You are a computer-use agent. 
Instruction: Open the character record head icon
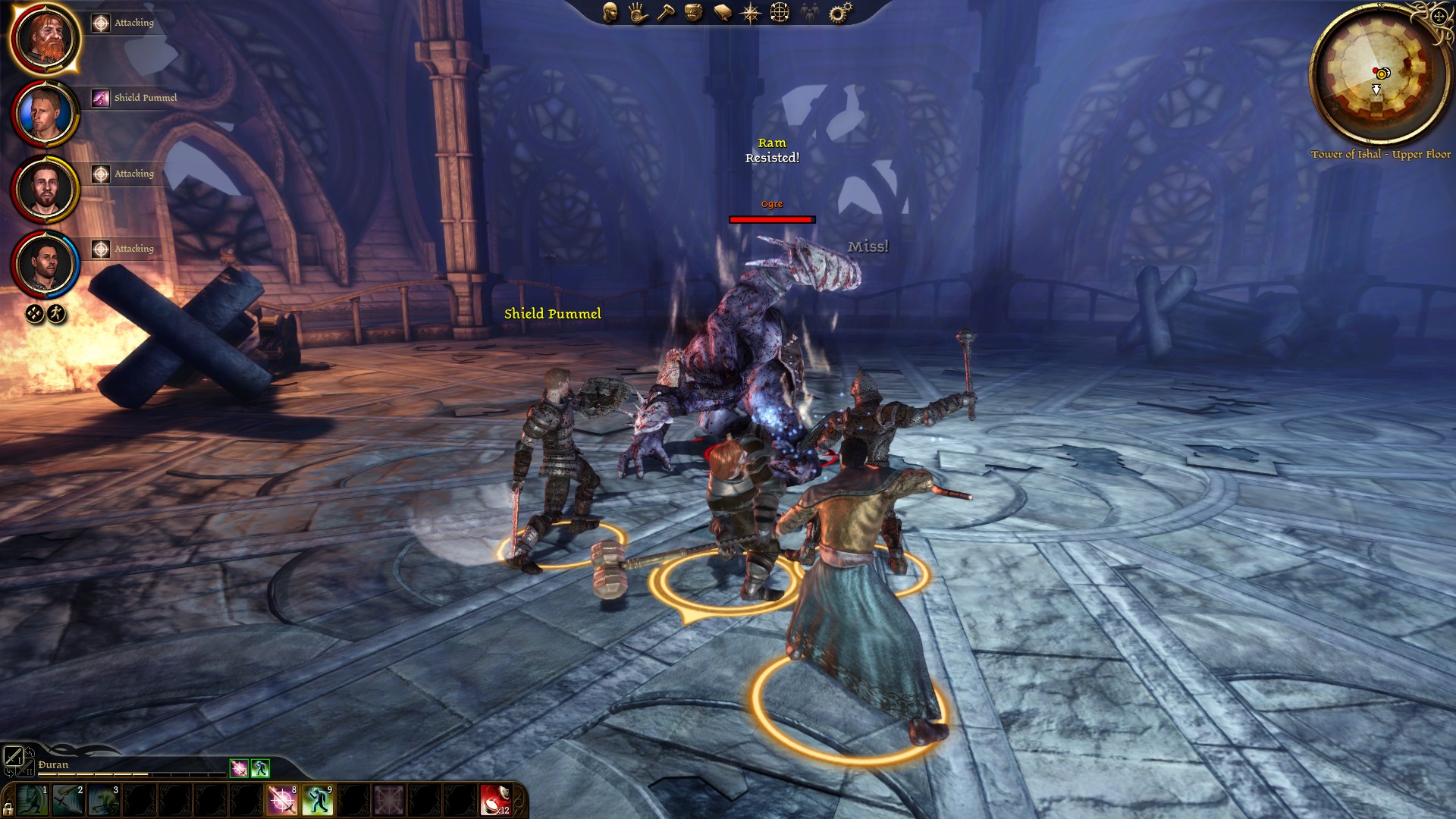(610, 12)
